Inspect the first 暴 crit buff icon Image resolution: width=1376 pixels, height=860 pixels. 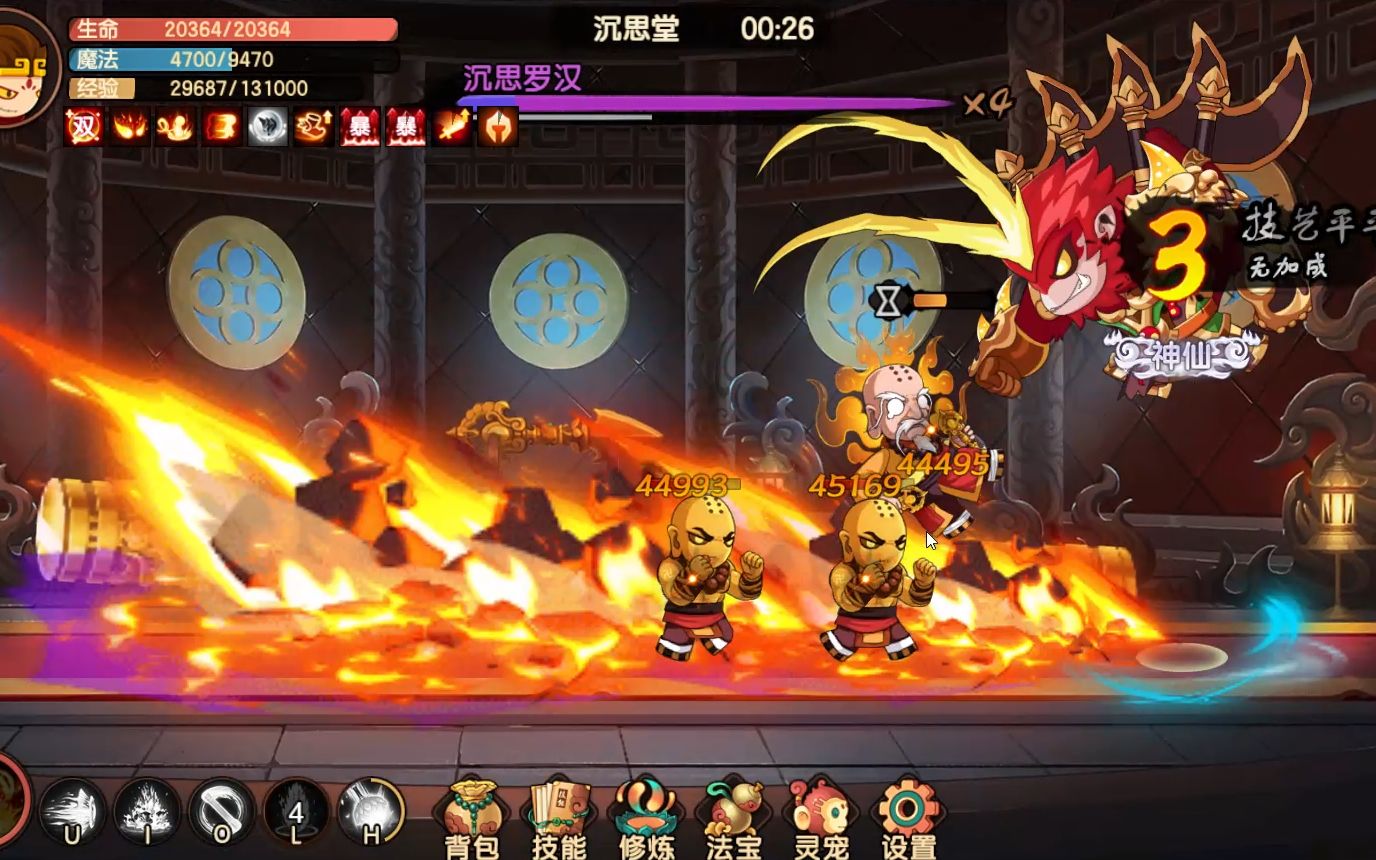[359, 127]
